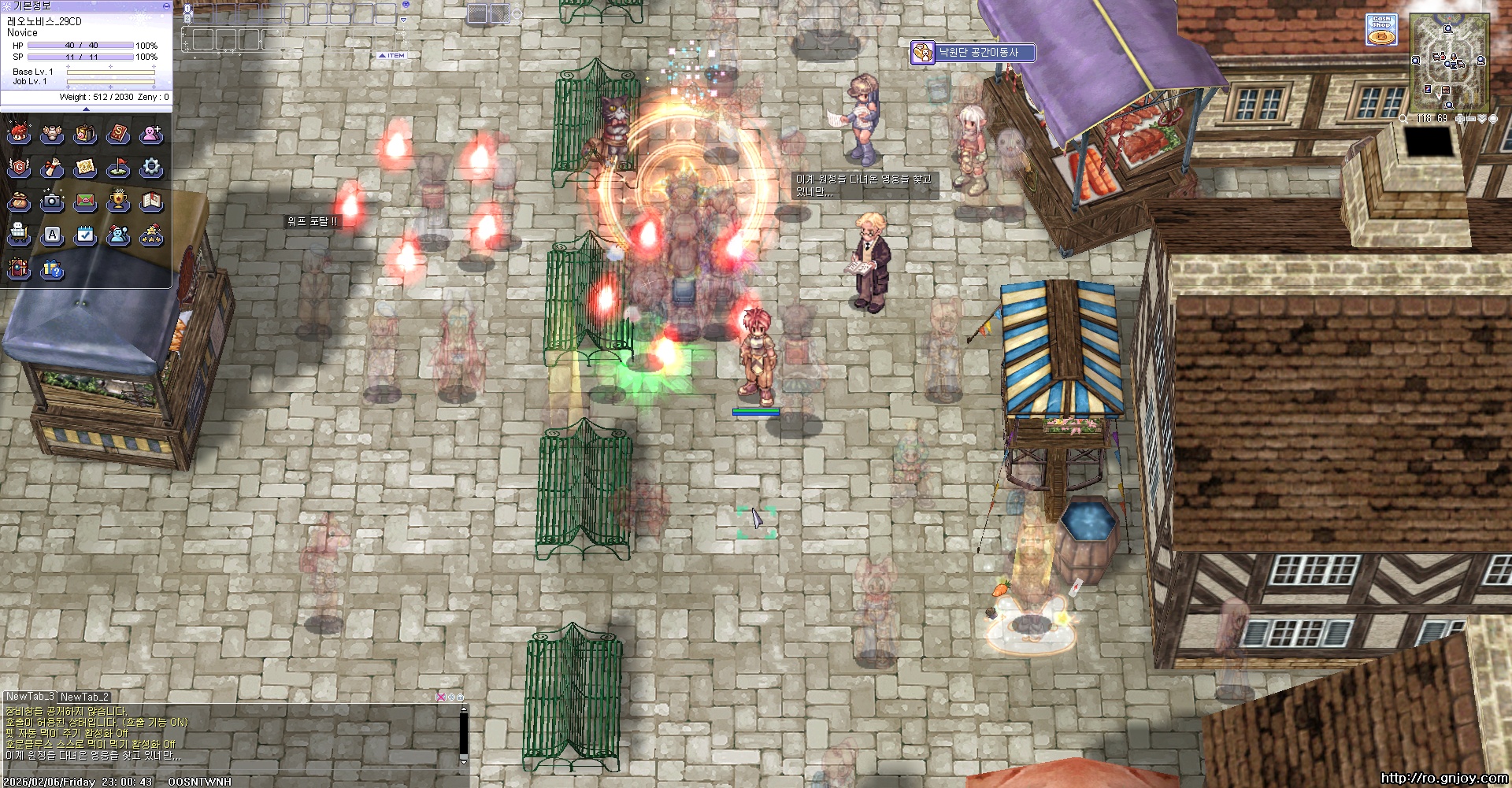The image size is (1512, 788).
Task: Open the Zeny money bag icon
Action: 19,202
